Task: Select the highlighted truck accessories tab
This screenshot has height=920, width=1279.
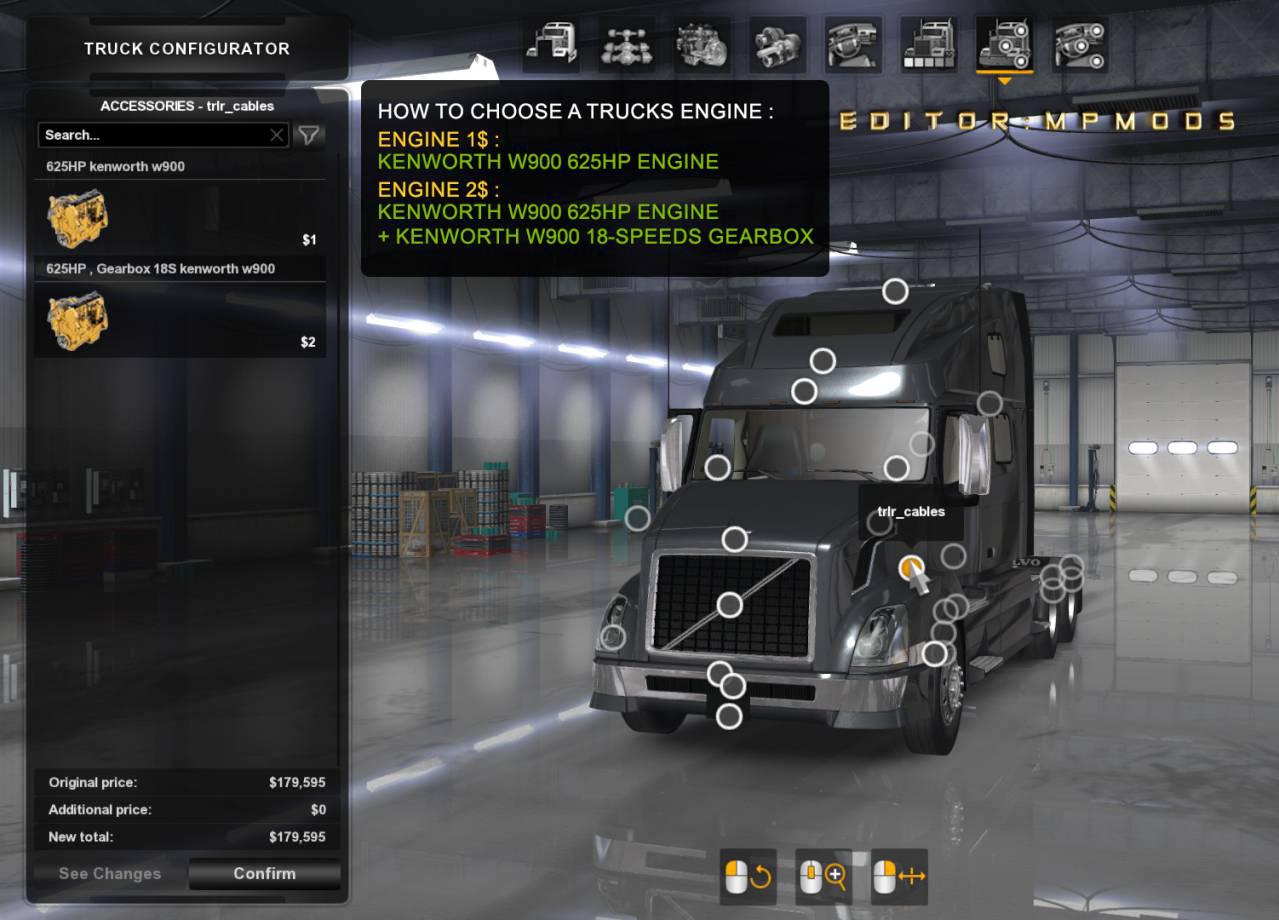Action: click(x=1003, y=45)
